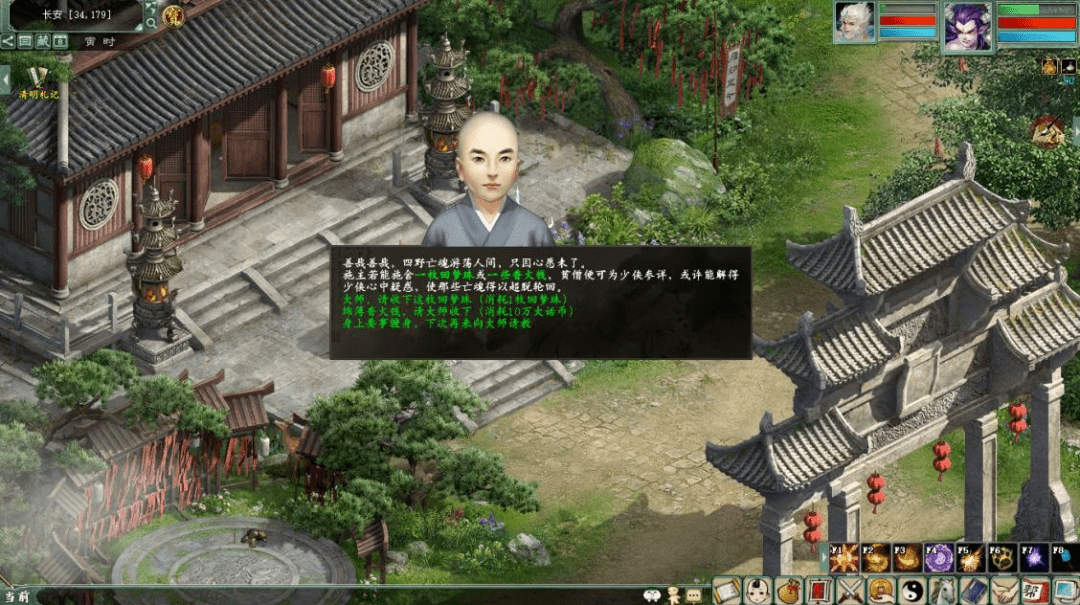Open the character face menu icon
Viewport: 1080px width, 605px height.
click(x=759, y=591)
